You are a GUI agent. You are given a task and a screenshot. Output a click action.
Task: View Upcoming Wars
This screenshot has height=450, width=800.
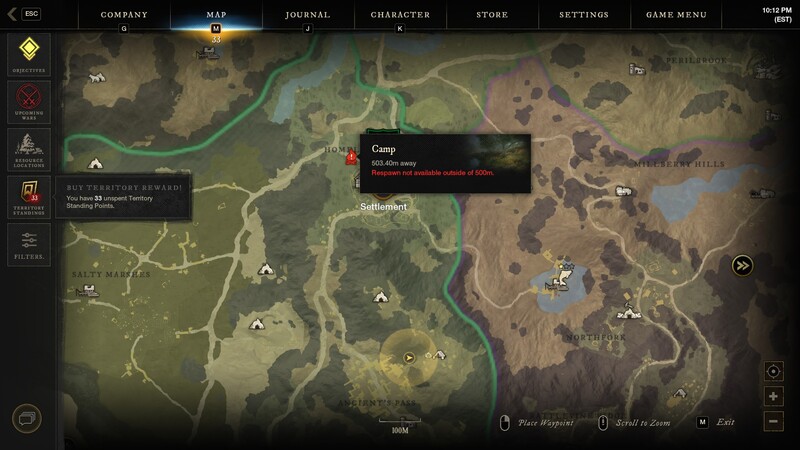pos(28,102)
